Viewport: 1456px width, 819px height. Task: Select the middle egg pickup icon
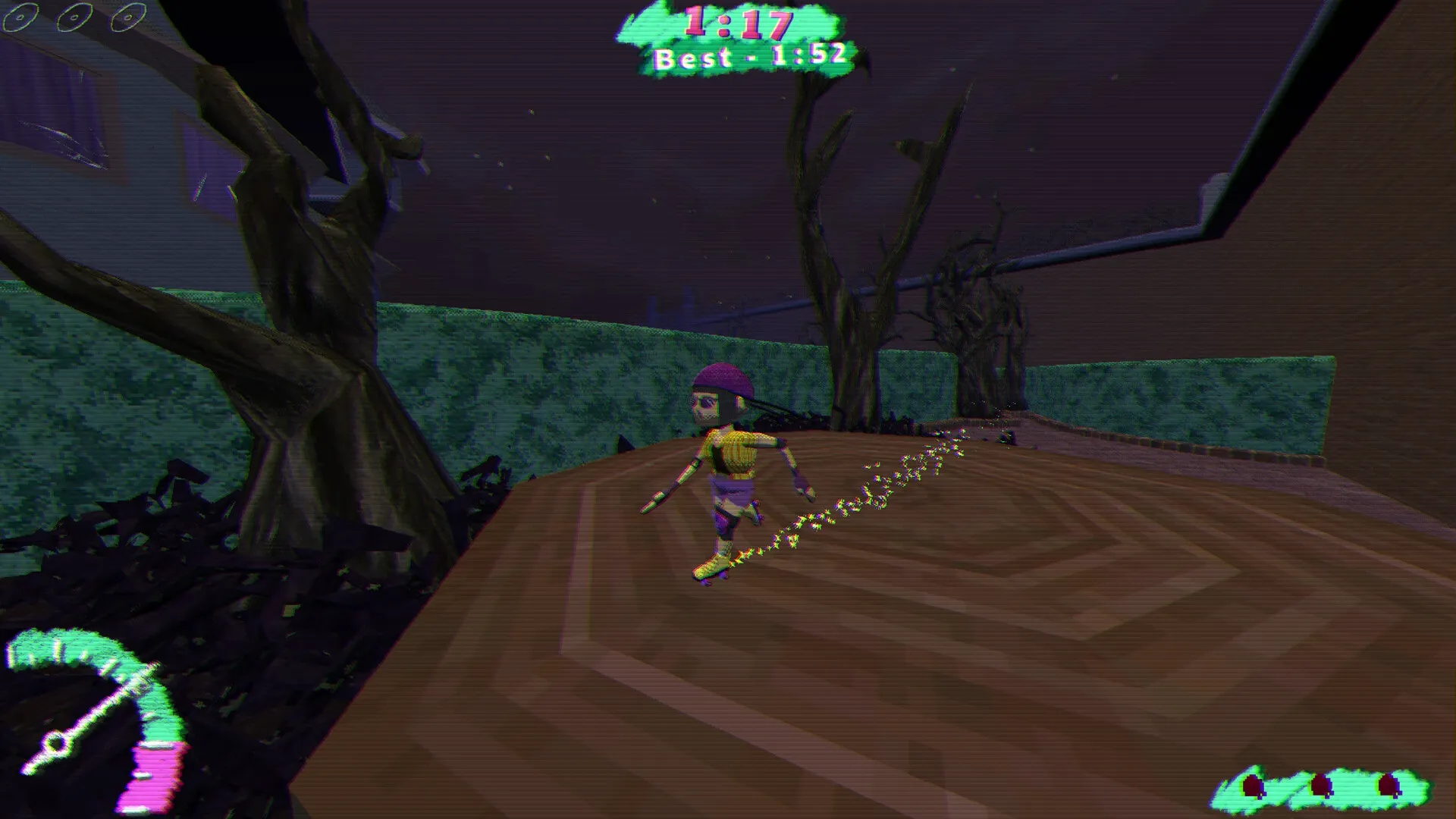pyautogui.click(x=1323, y=786)
